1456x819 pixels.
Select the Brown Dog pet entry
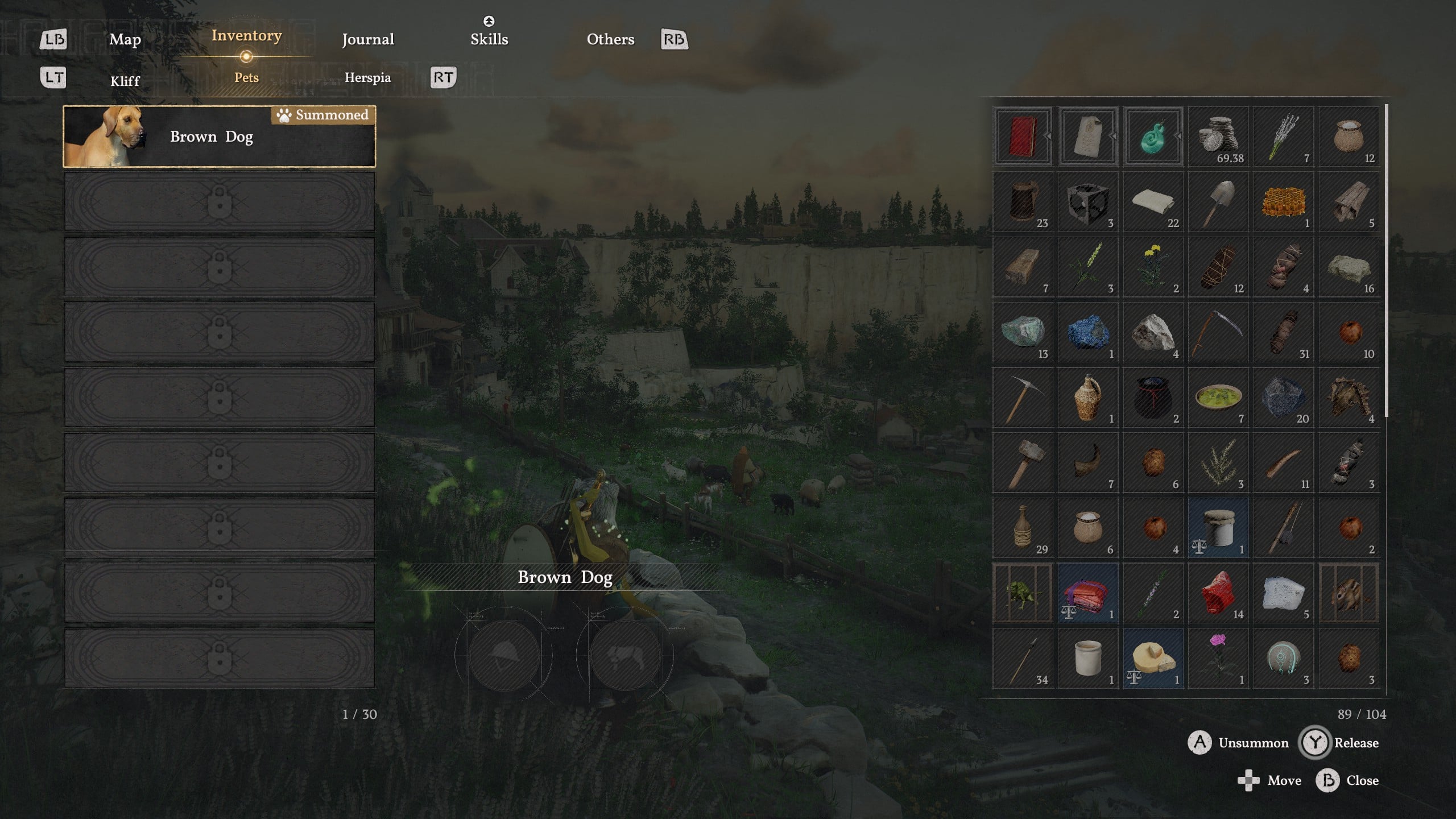tap(220, 136)
